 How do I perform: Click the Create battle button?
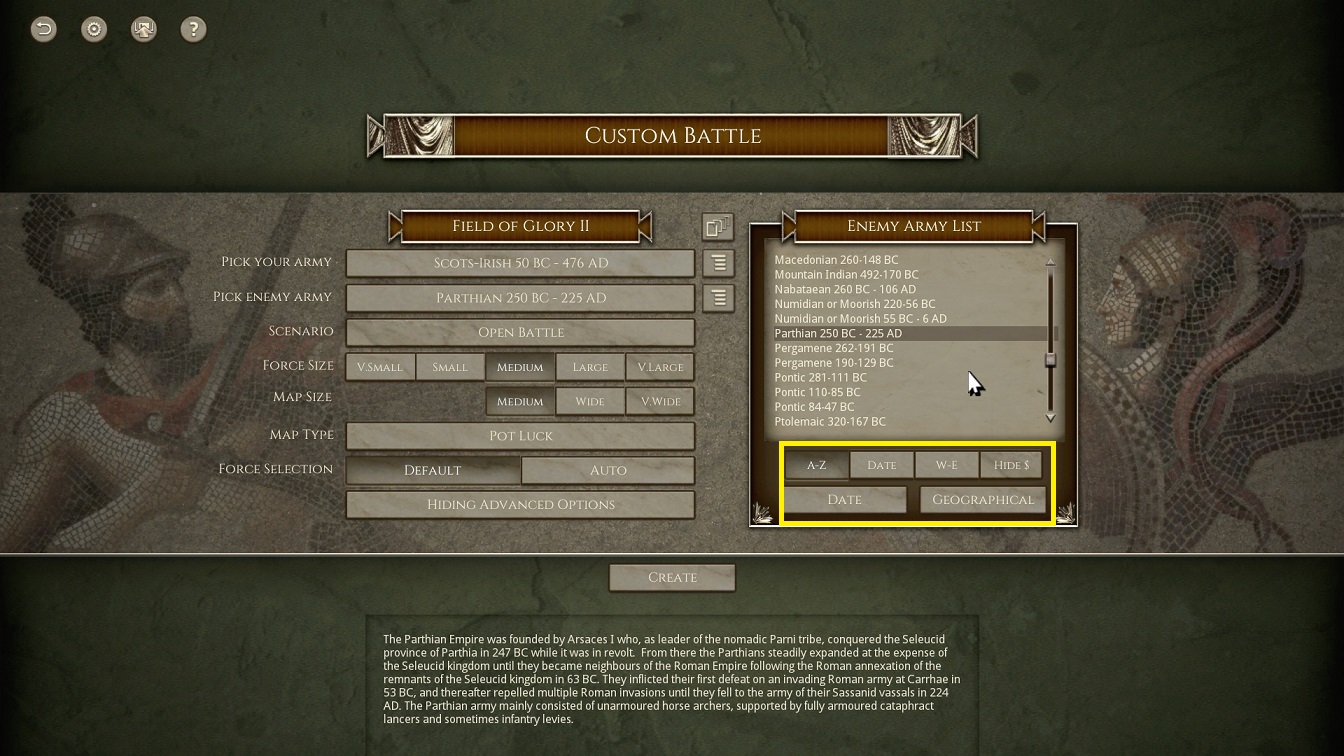[x=672, y=577]
